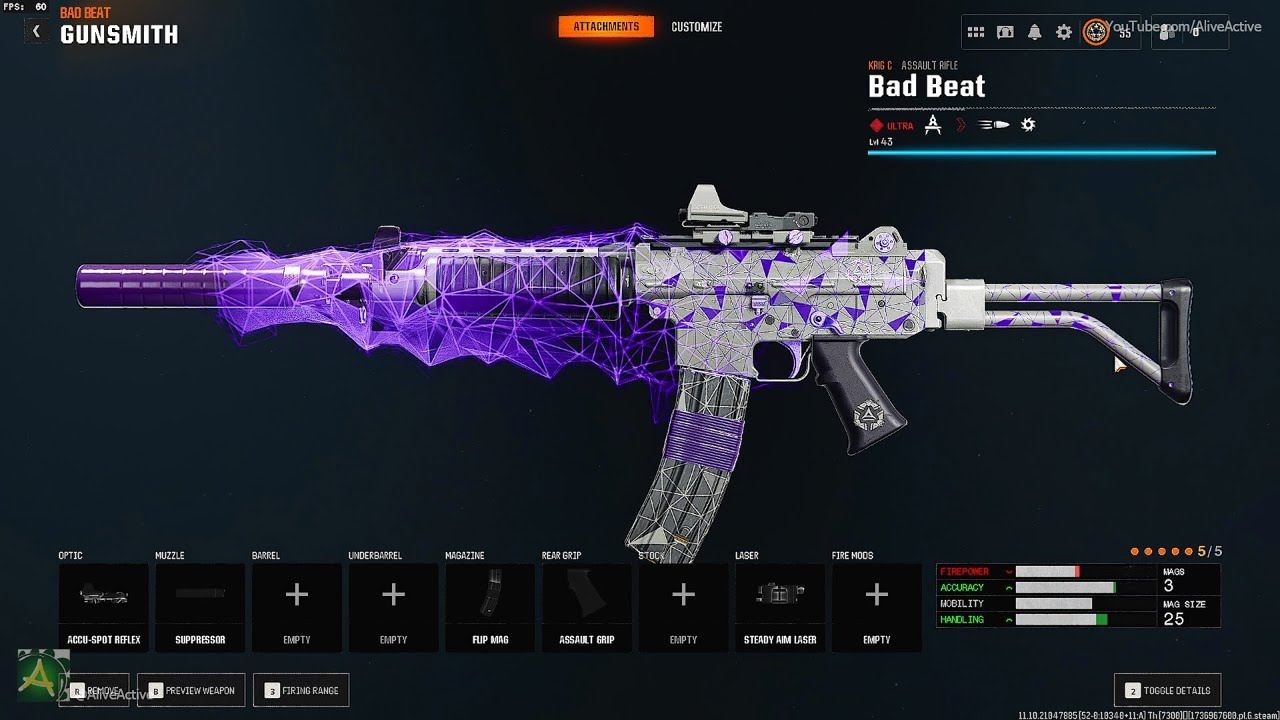This screenshot has width=1280, height=720.
Task: Toggle weapon details panel
Action: [1167, 691]
